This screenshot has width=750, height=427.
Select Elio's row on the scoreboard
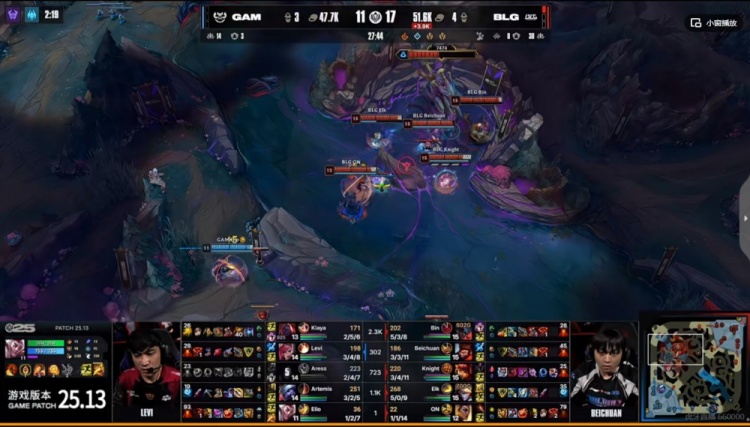tap(320, 412)
